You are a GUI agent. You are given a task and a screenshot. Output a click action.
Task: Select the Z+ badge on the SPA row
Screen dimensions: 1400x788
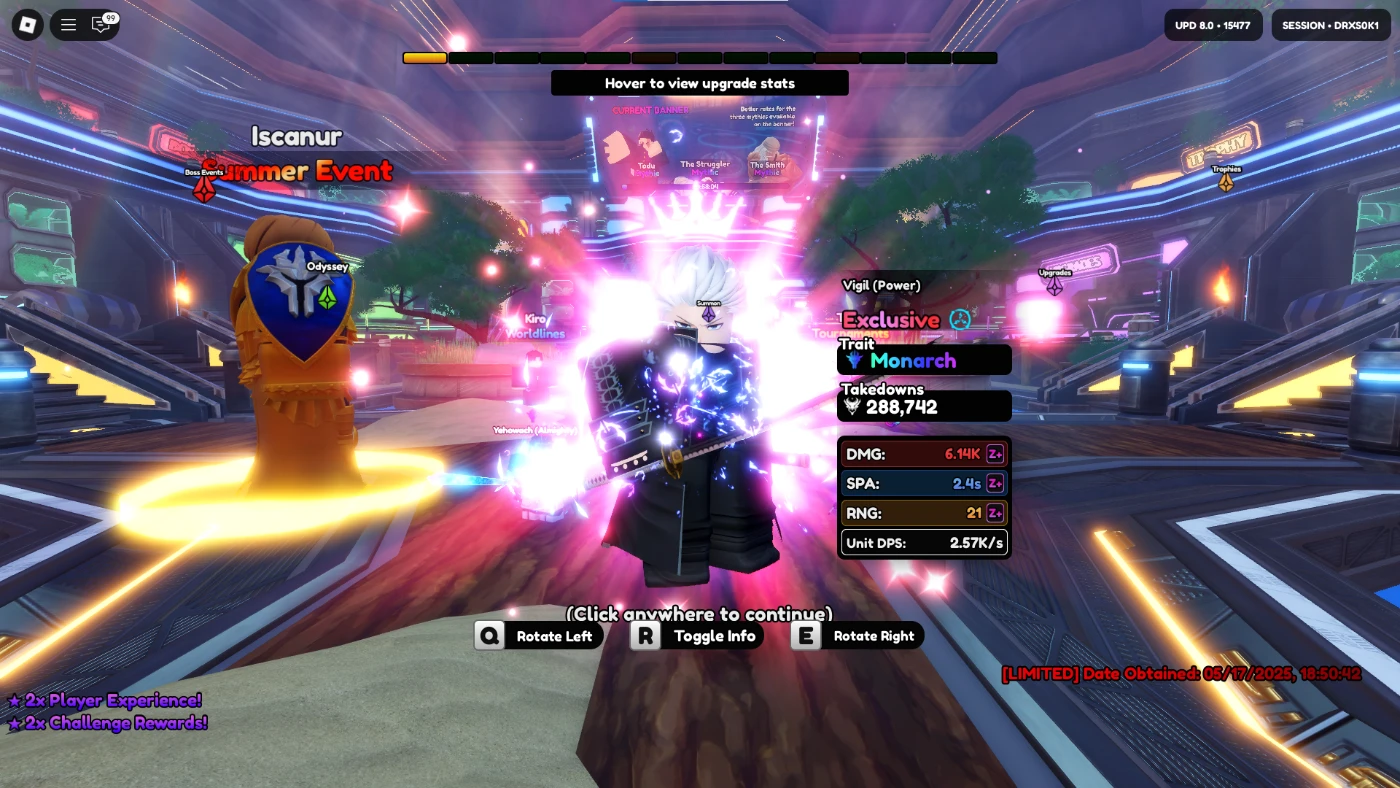click(x=995, y=483)
